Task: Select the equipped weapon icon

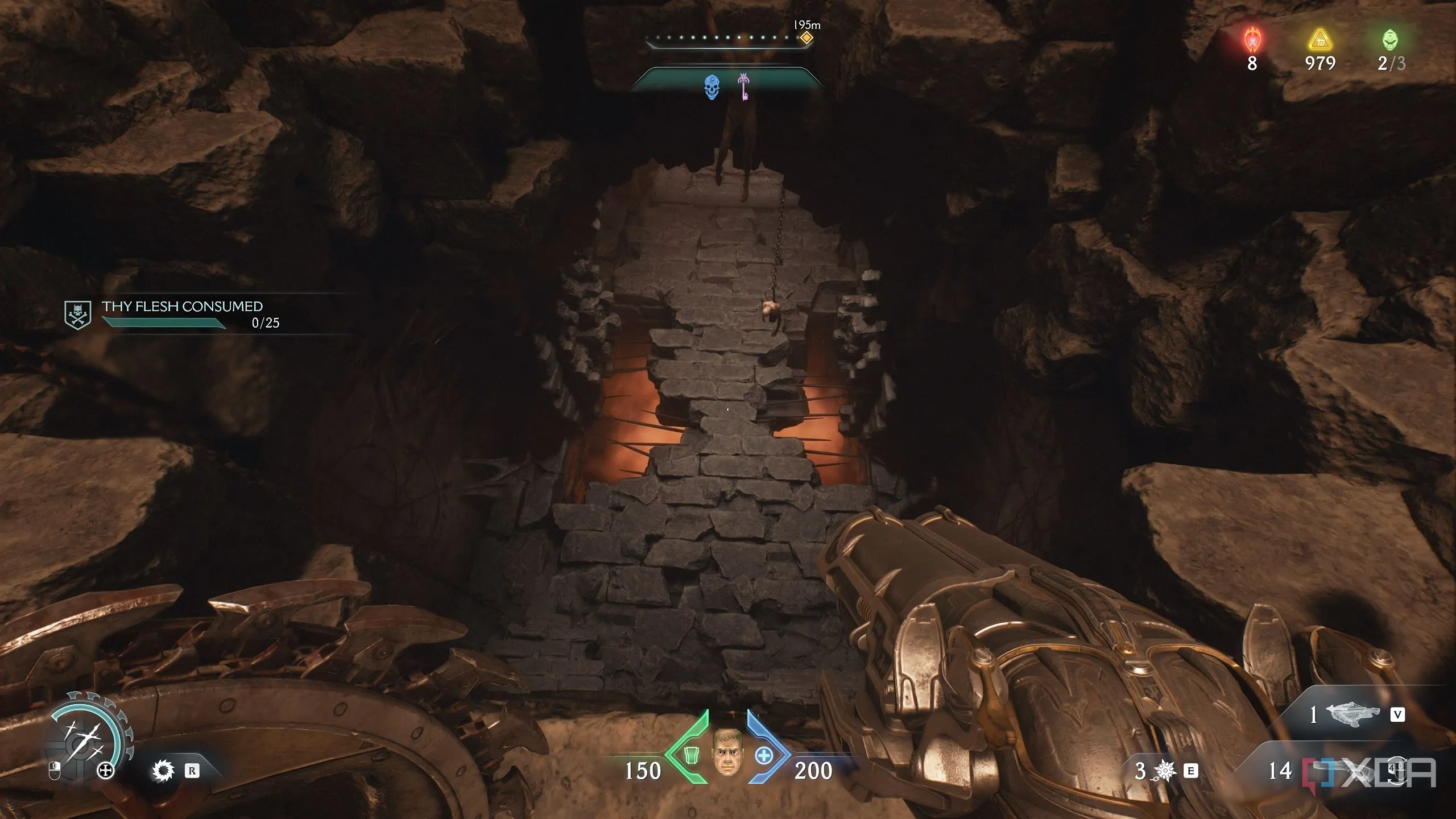Action: [x=1352, y=714]
